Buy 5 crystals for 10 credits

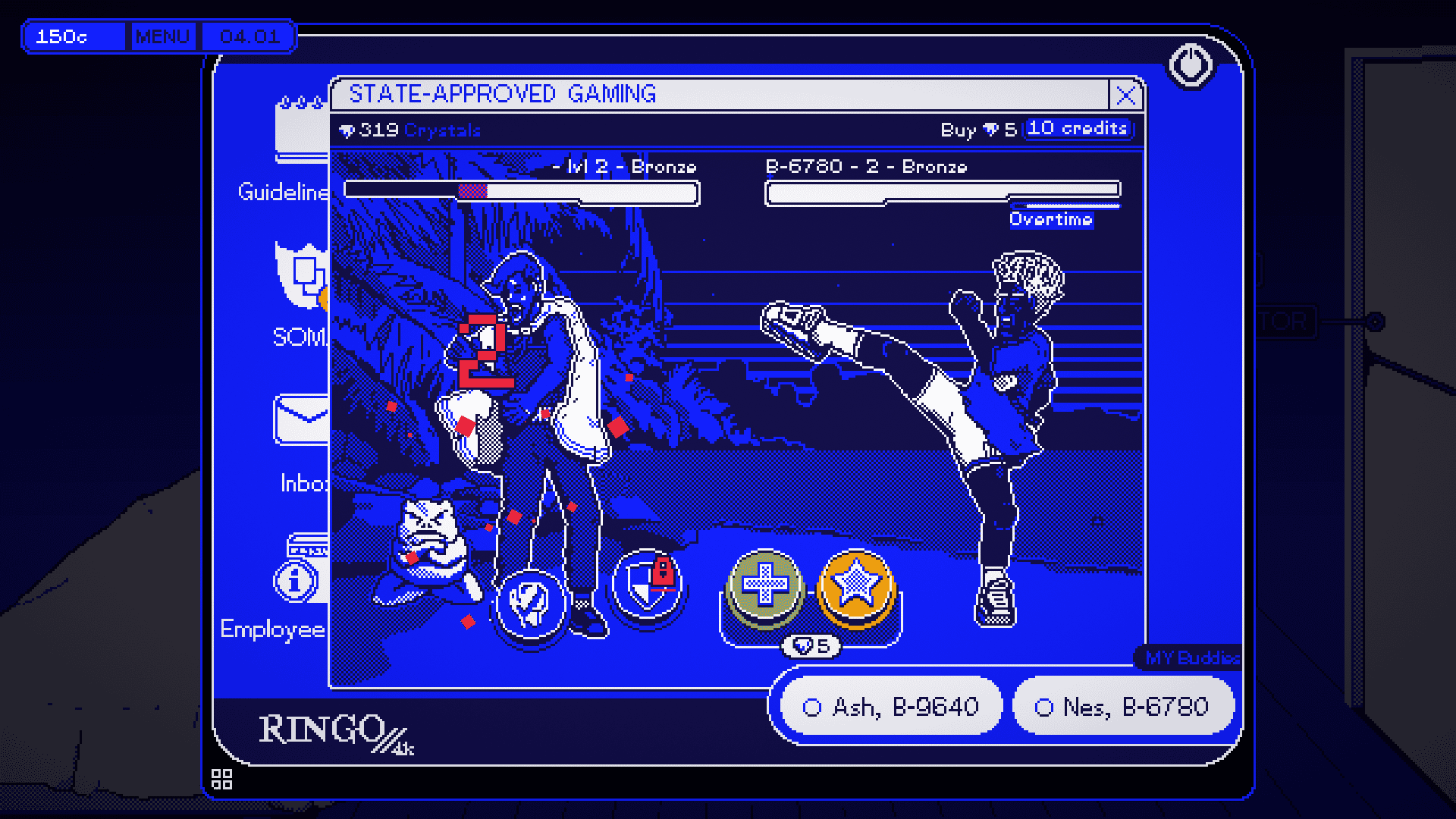point(1078,128)
